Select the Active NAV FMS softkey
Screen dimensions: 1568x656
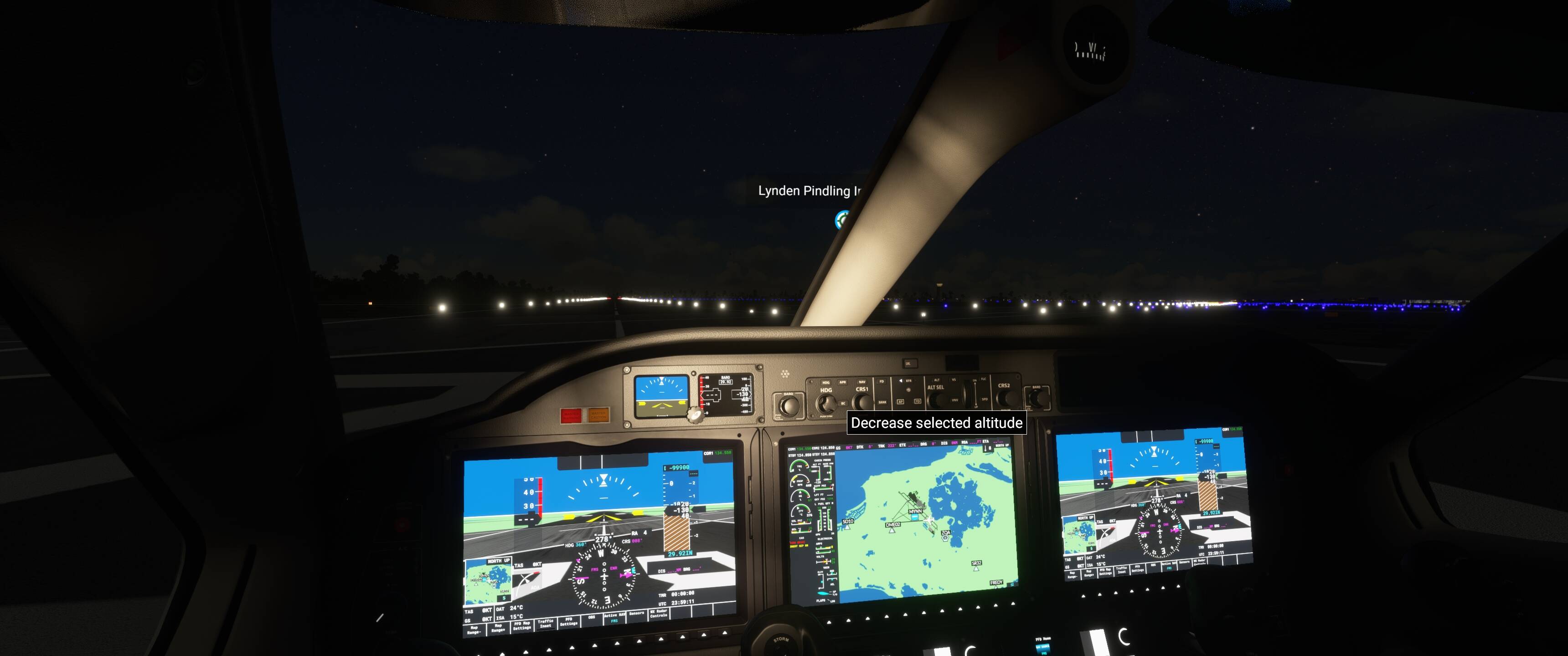[615, 618]
